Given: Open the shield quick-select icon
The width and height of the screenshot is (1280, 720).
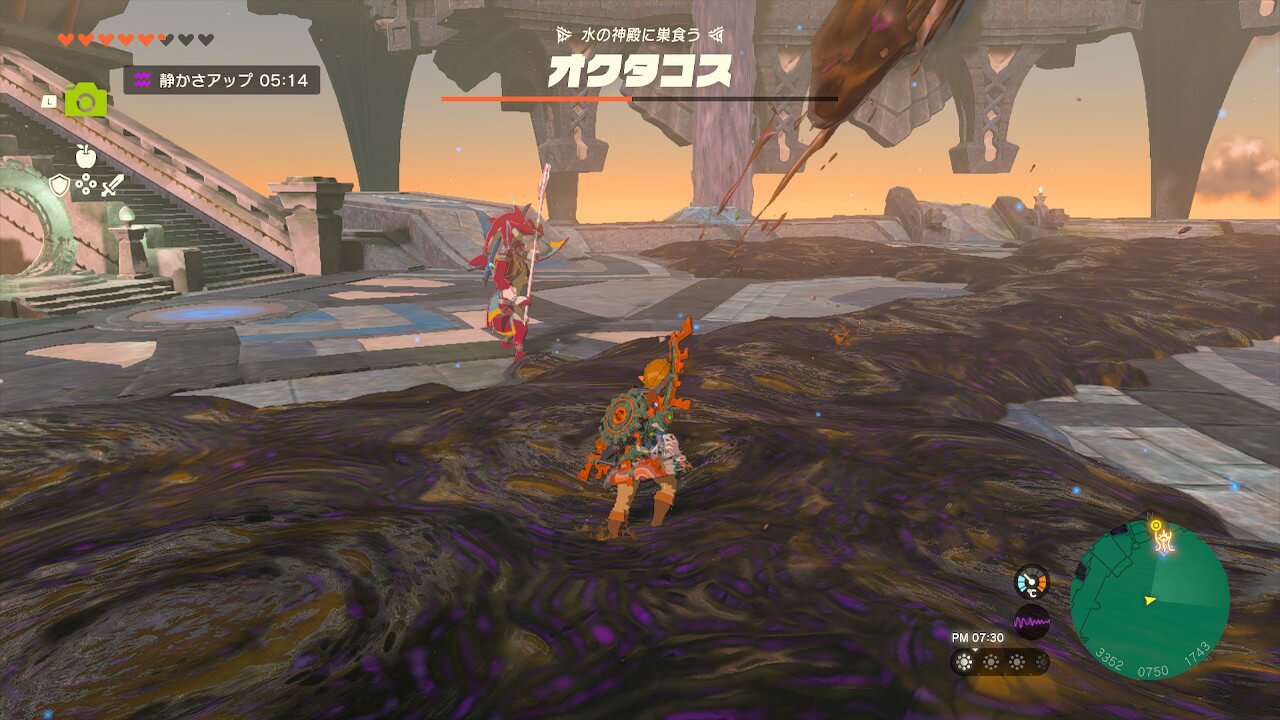Looking at the screenshot, I should click(x=60, y=185).
